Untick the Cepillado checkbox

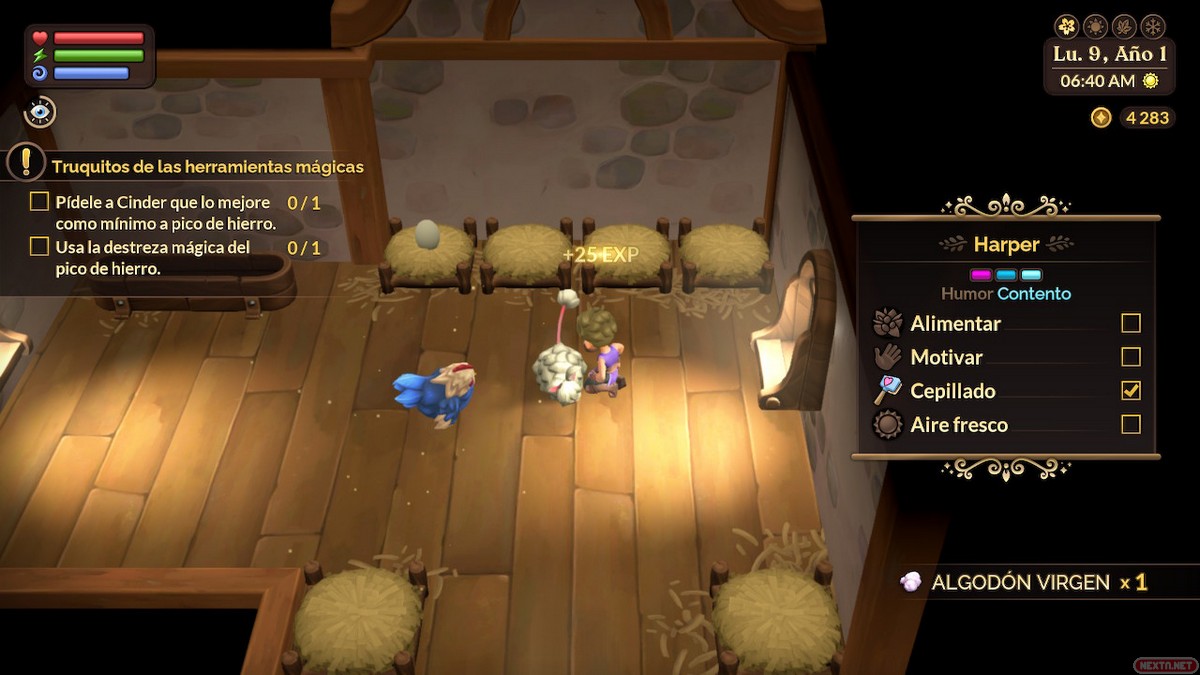pyautogui.click(x=1130, y=390)
